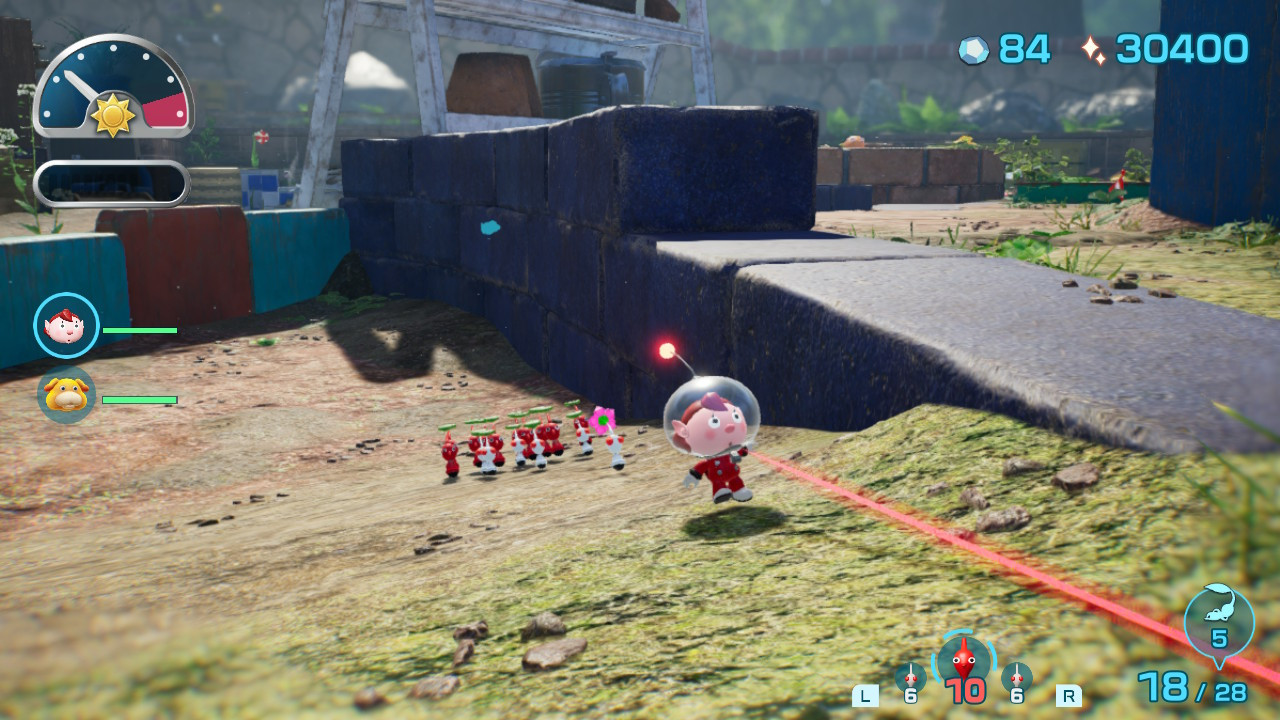The image size is (1280, 720).
Task: Click the captain's green health bar
Action: point(138,328)
